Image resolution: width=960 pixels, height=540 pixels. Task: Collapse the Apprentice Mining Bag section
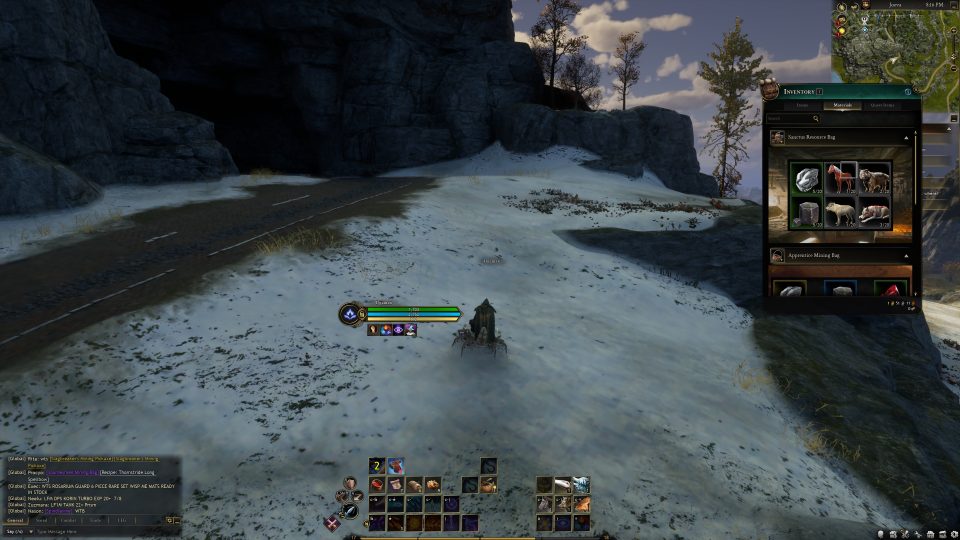[907, 256]
